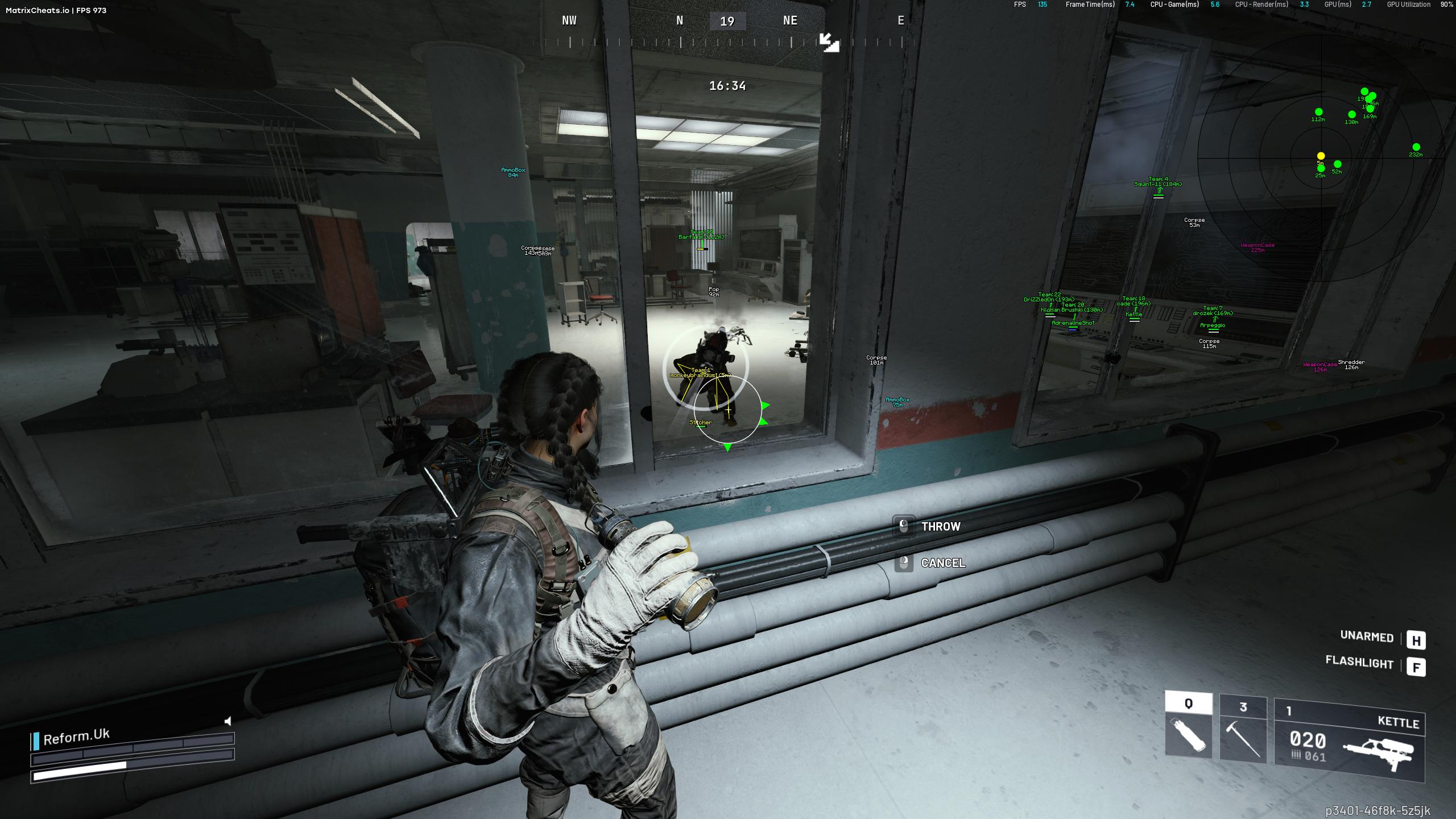Click the THROW action button
Screen dimensions: 1456x819
(x=941, y=526)
